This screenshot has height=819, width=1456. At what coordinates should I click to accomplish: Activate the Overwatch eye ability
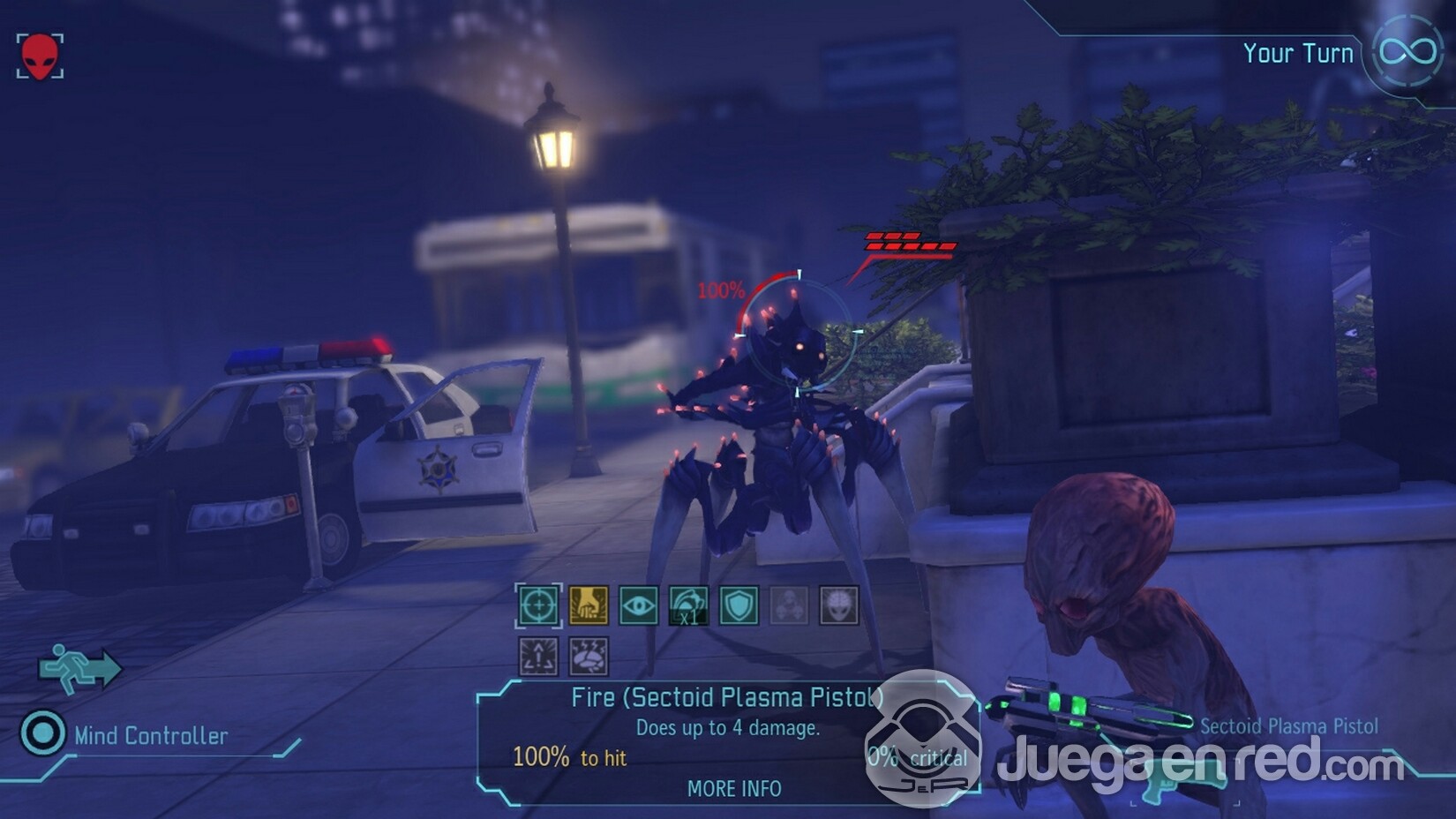(638, 606)
